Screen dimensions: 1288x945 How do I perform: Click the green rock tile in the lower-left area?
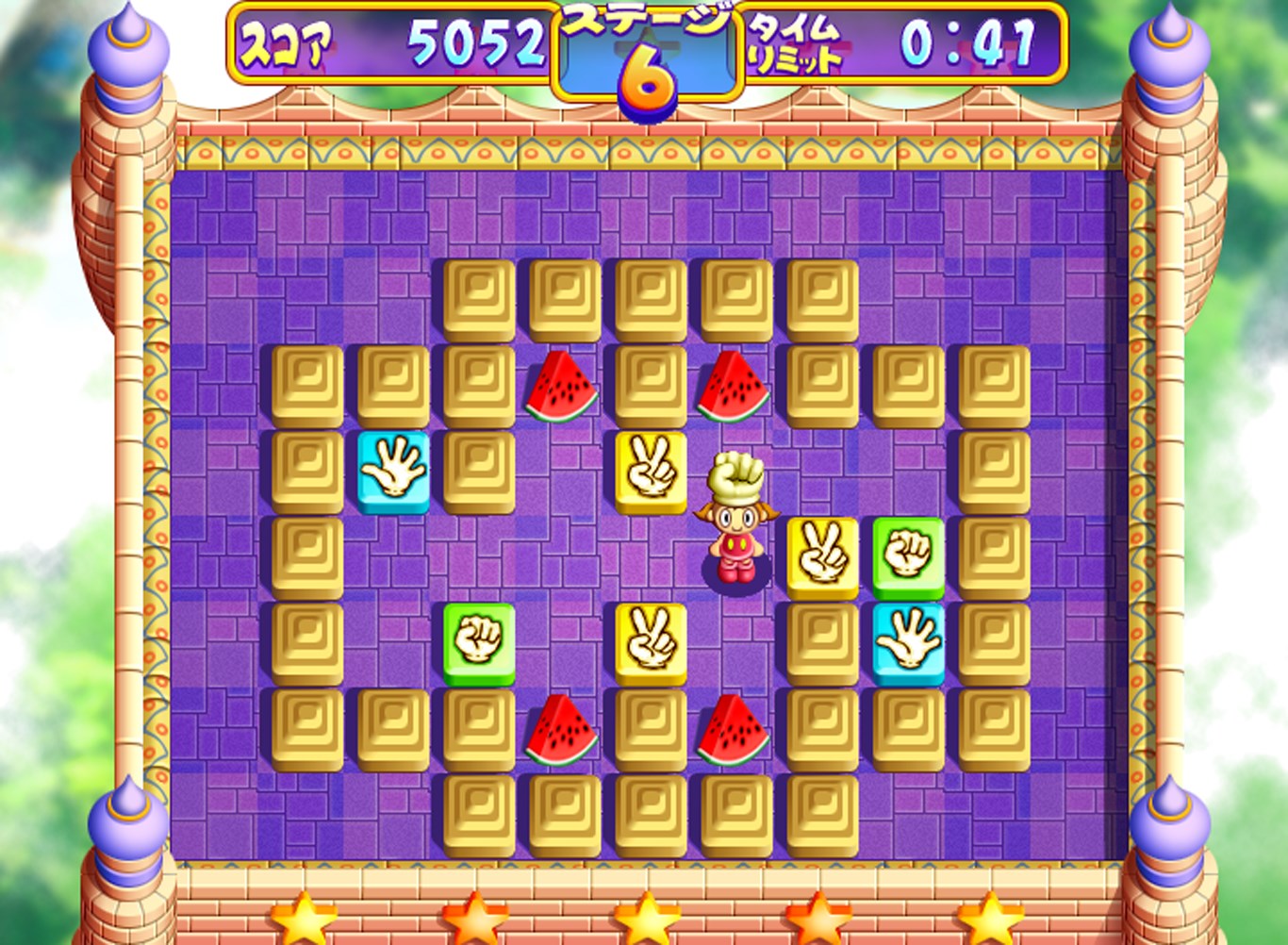[479, 643]
